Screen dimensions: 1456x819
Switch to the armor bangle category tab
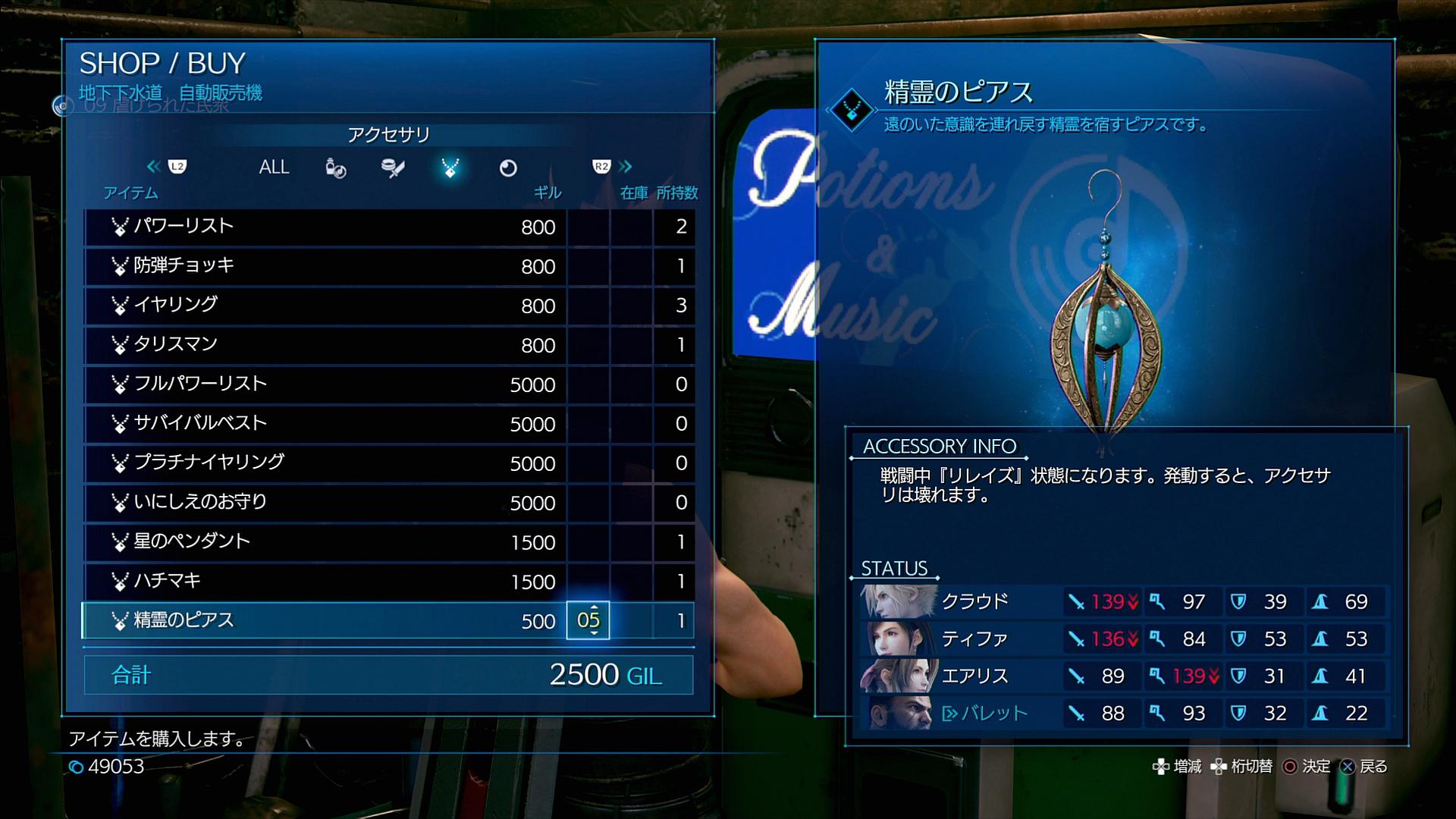click(x=393, y=168)
